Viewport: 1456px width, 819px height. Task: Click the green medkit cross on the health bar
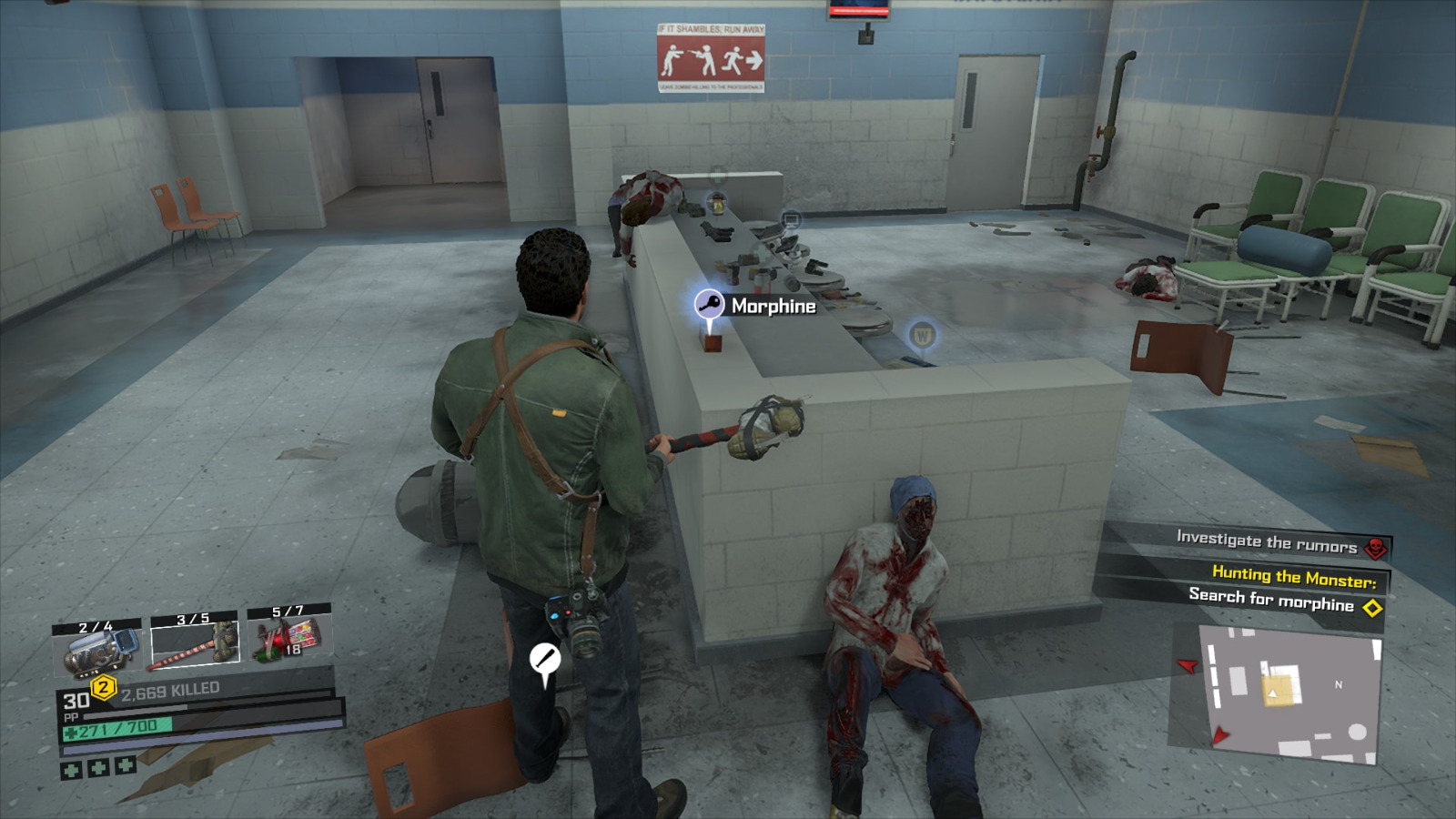tap(71, 732)
